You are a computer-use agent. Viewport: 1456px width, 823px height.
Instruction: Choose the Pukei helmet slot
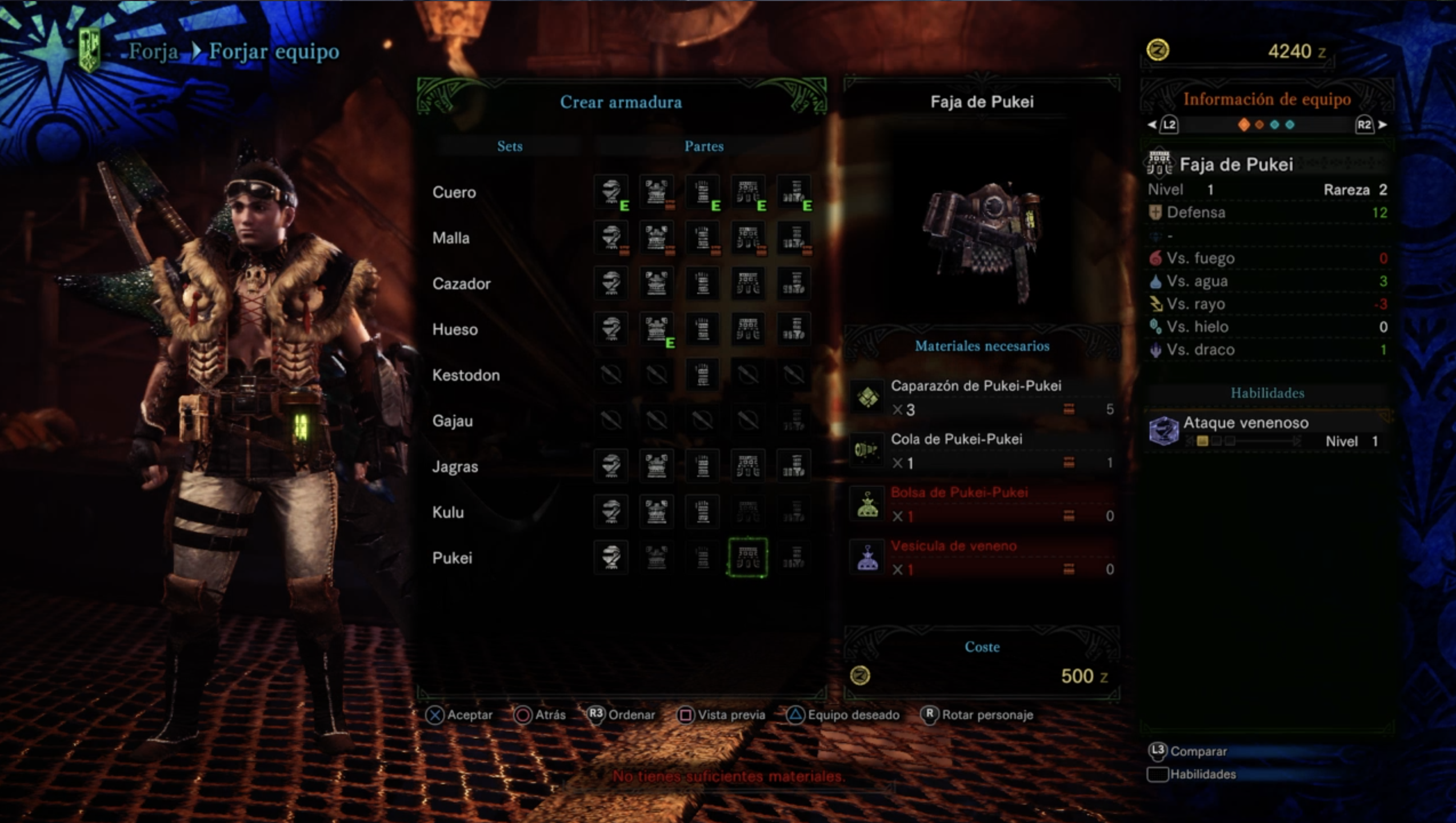pyautogui.click(x=611, y=557)
